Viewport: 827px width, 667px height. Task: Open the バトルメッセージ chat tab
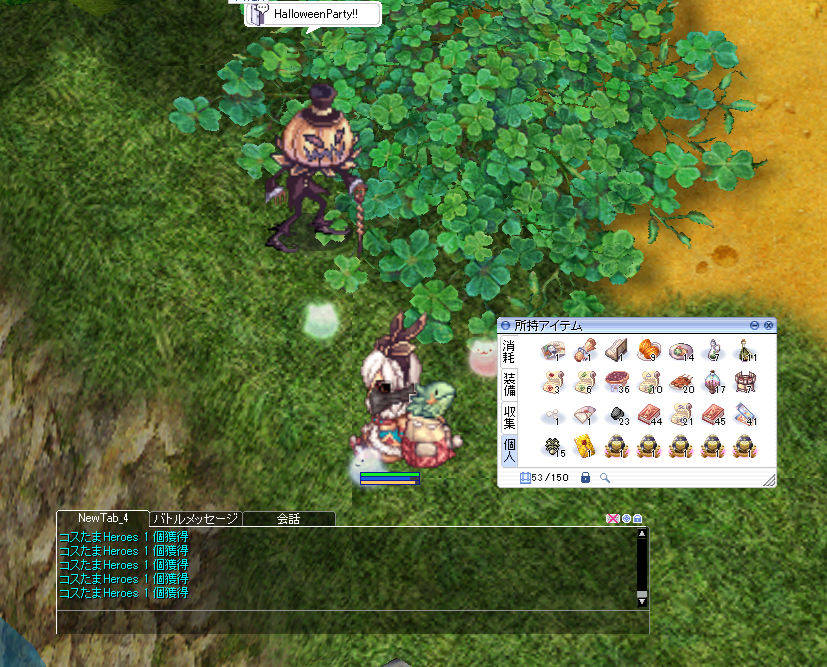(x=195, y=519)
